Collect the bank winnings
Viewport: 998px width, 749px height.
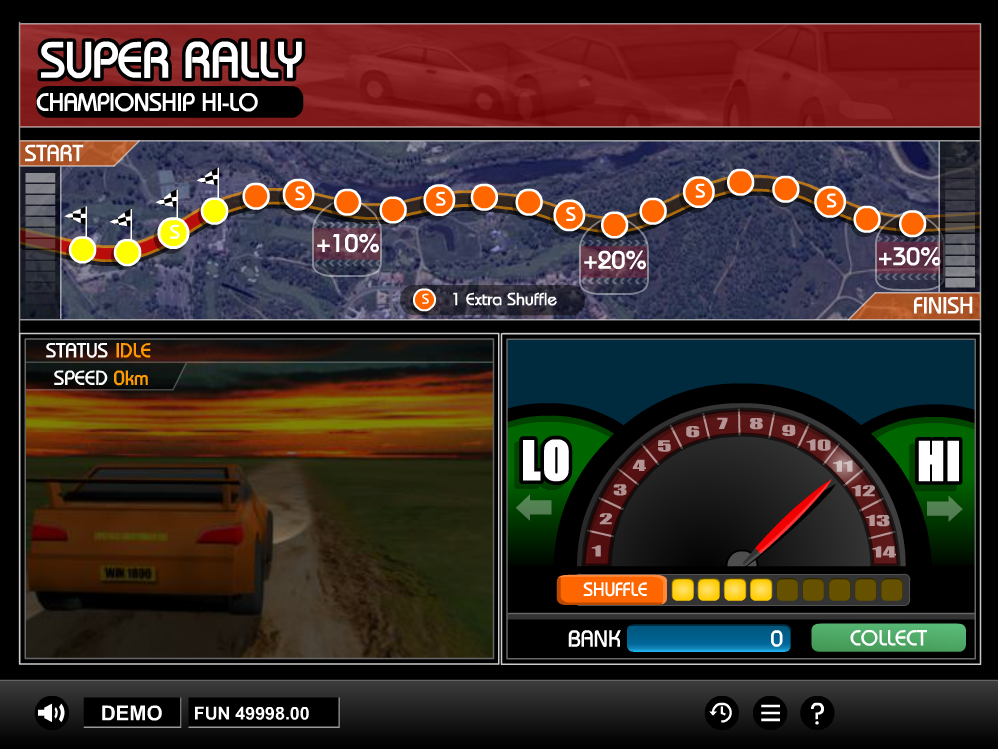tap(888, 638)
